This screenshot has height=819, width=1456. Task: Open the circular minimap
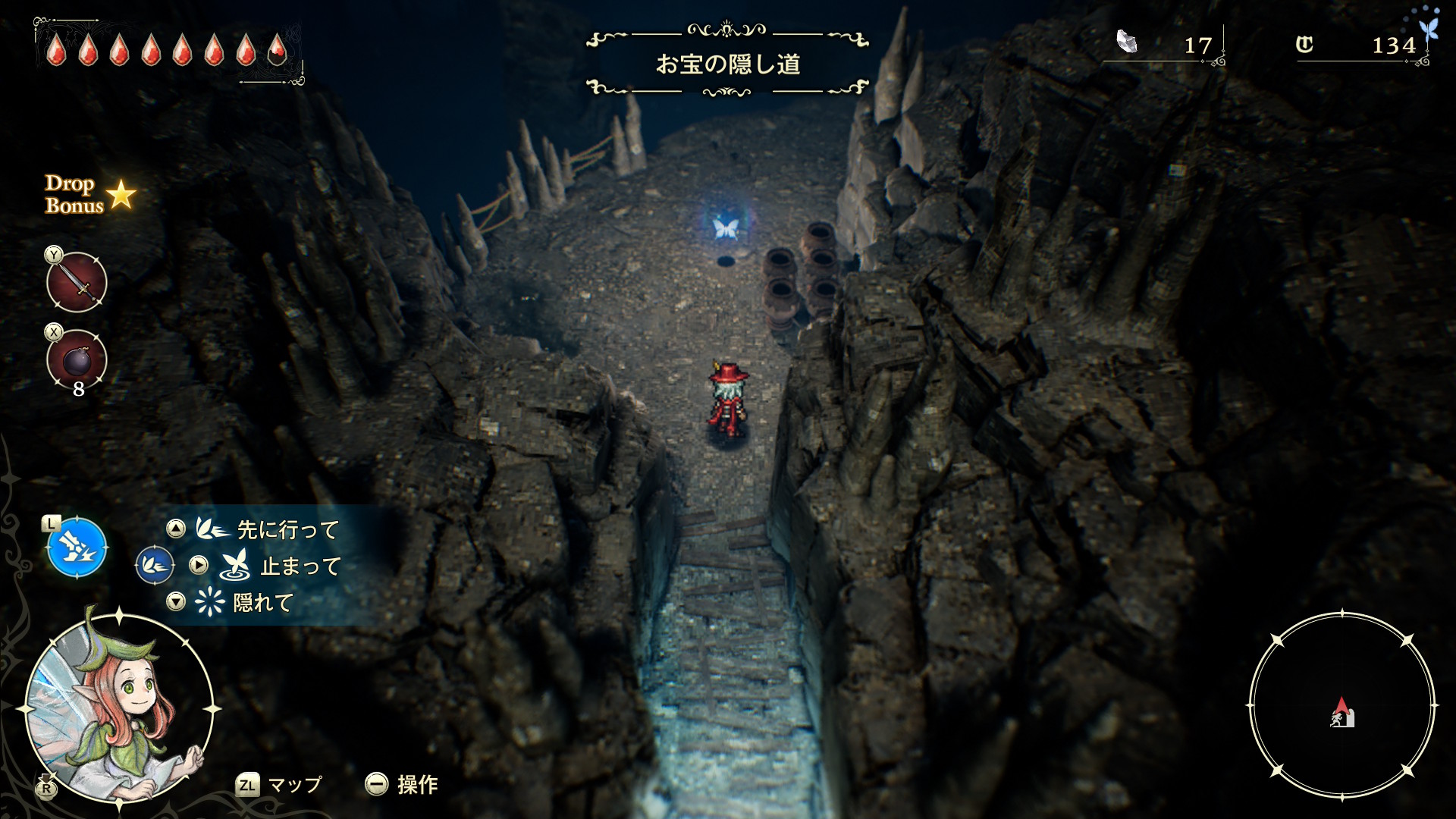[x=1341, y=706]
